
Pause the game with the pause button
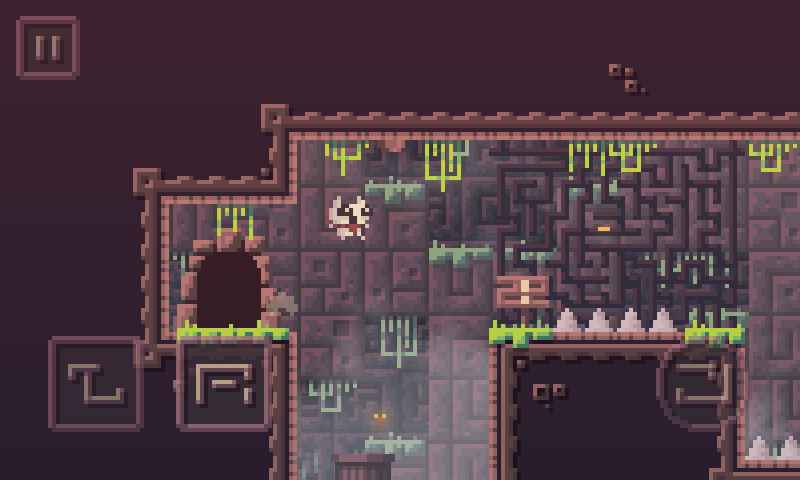click(x=47, y=47)
